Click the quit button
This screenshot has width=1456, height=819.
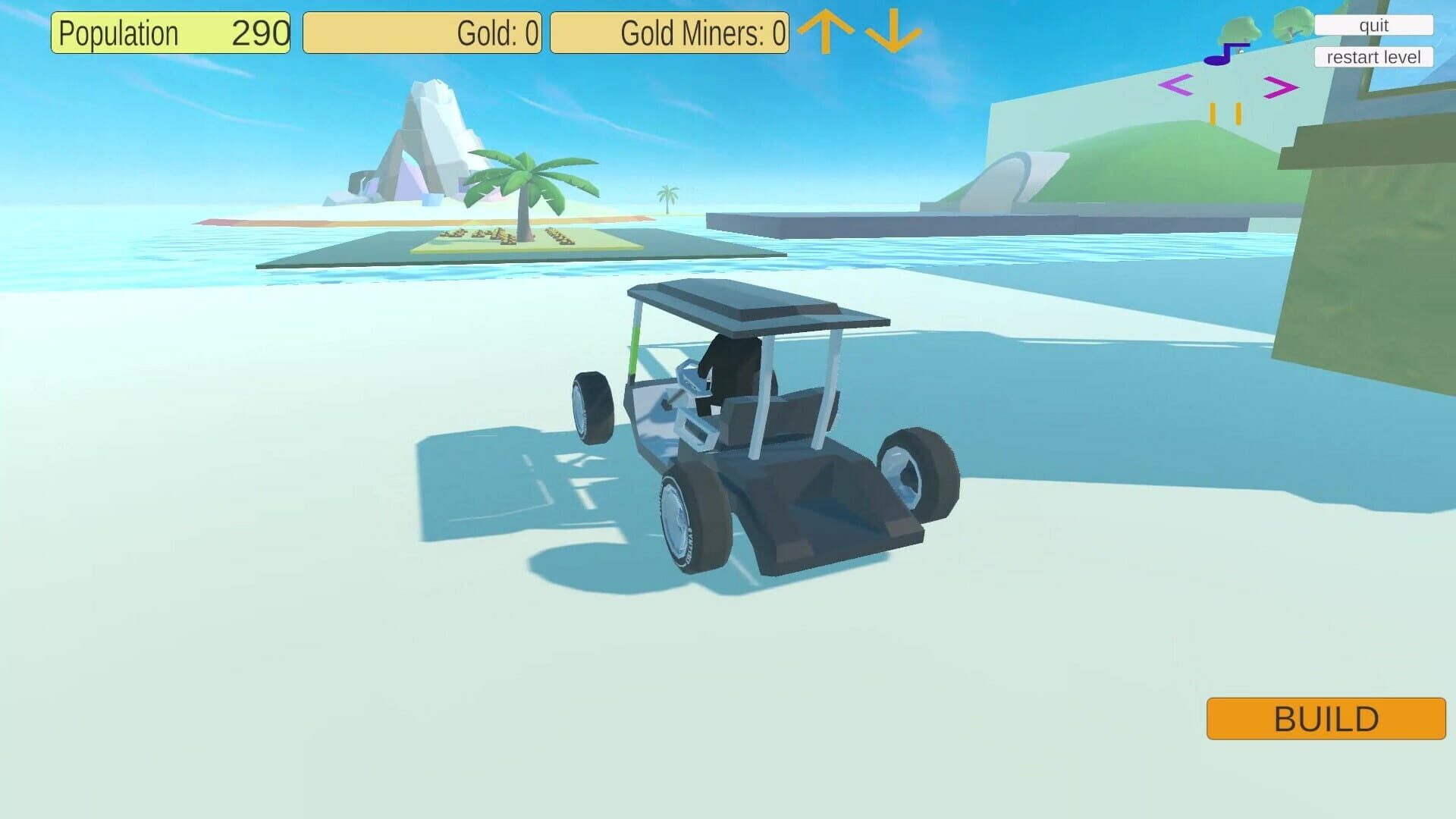pos(1373,25)
